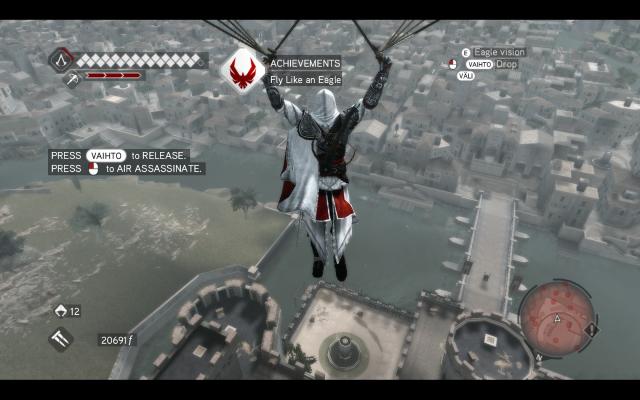Click the crossed-weapon icon beside the red bar
This screenshot has width=640, height=400.
pyautogui.click(x=72, y=78)
